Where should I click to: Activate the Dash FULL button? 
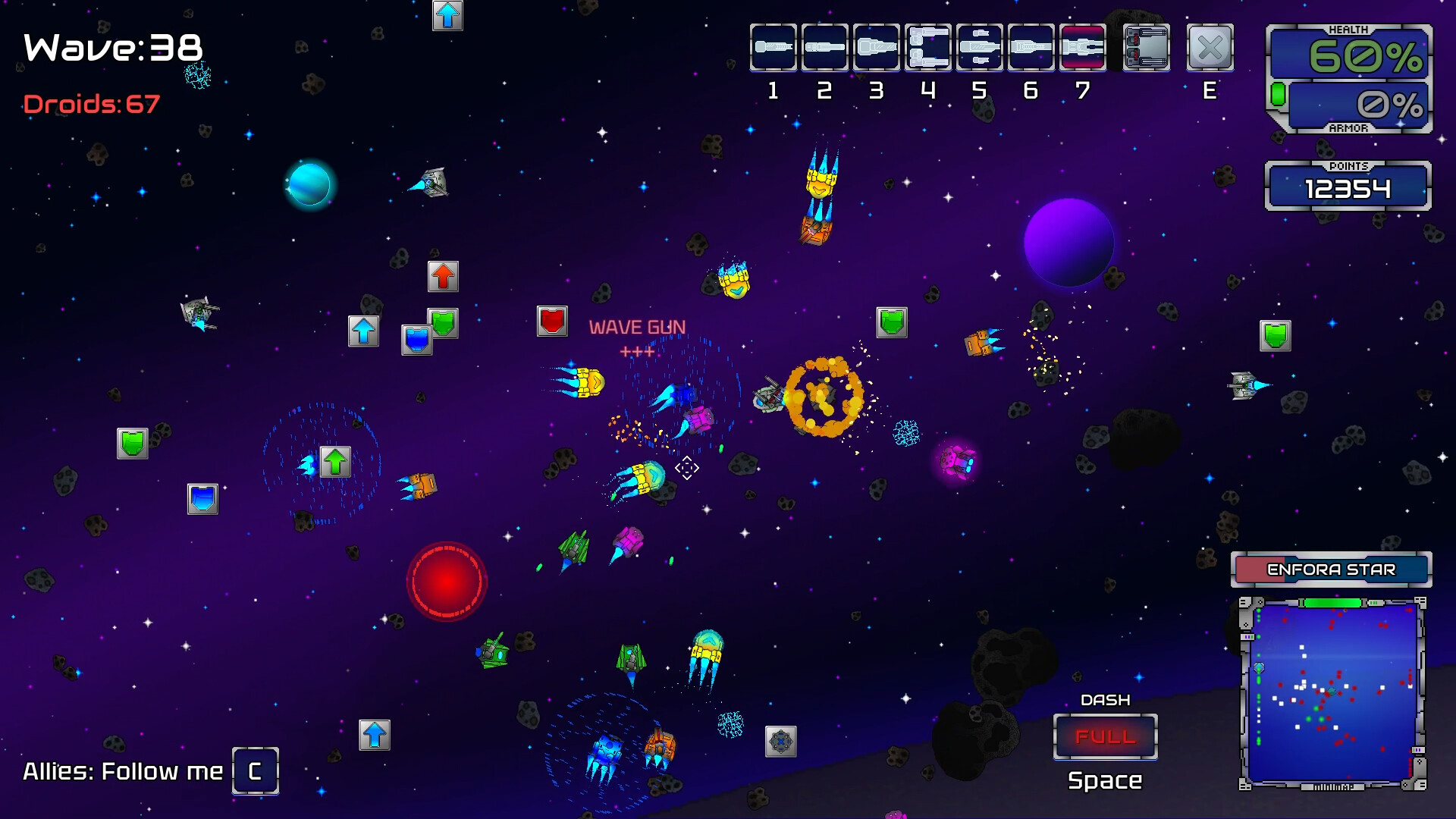click(1105, 736)
